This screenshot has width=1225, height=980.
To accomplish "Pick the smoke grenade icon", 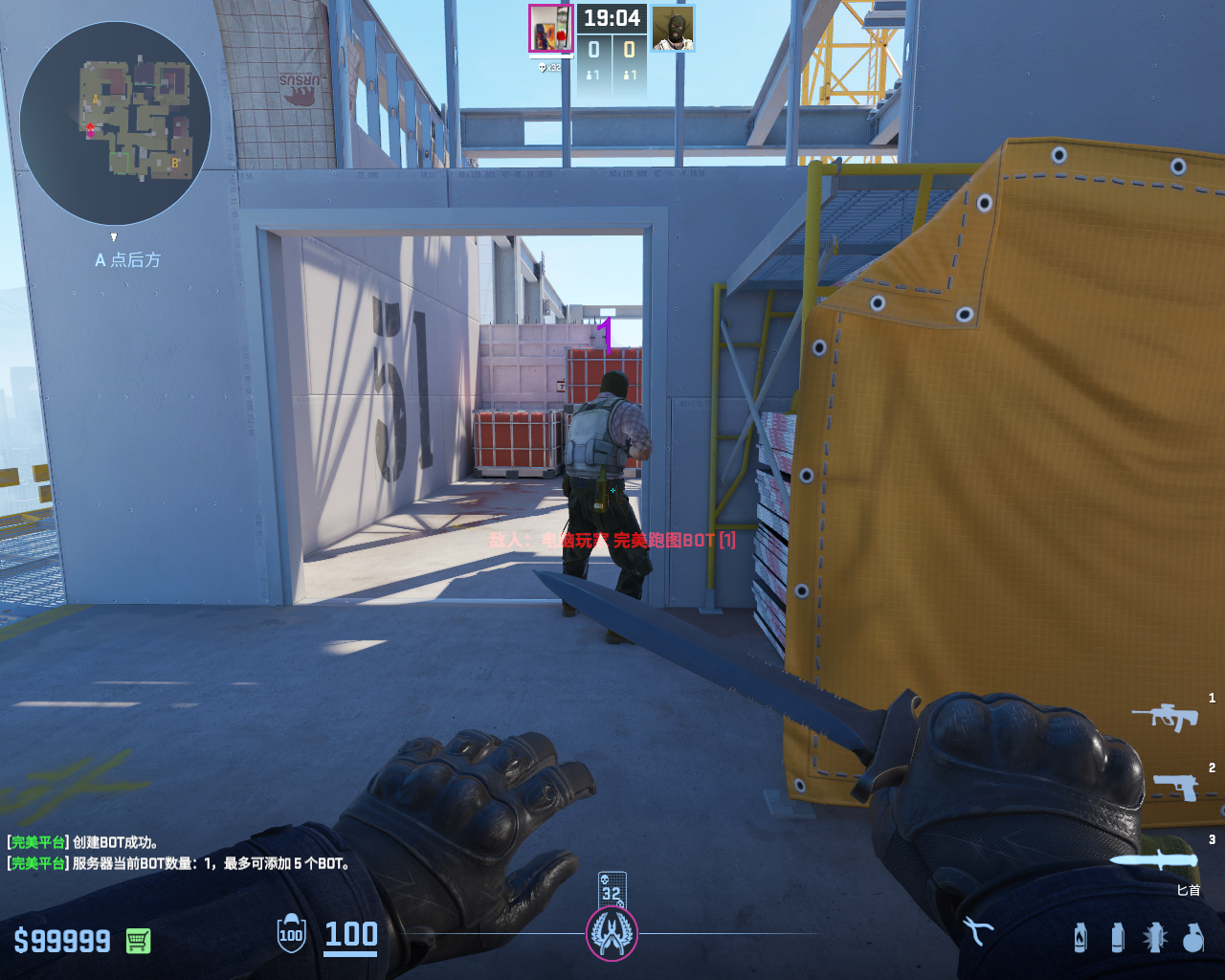I will click(1117, 937).
